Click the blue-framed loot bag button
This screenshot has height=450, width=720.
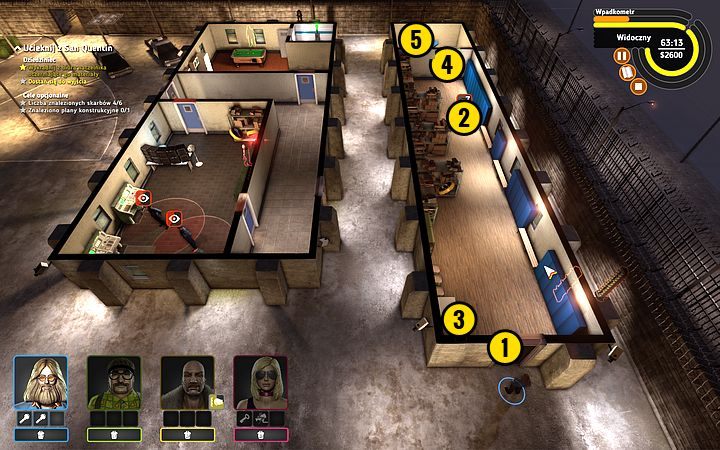pyautogui.click(x=40, y=435)
